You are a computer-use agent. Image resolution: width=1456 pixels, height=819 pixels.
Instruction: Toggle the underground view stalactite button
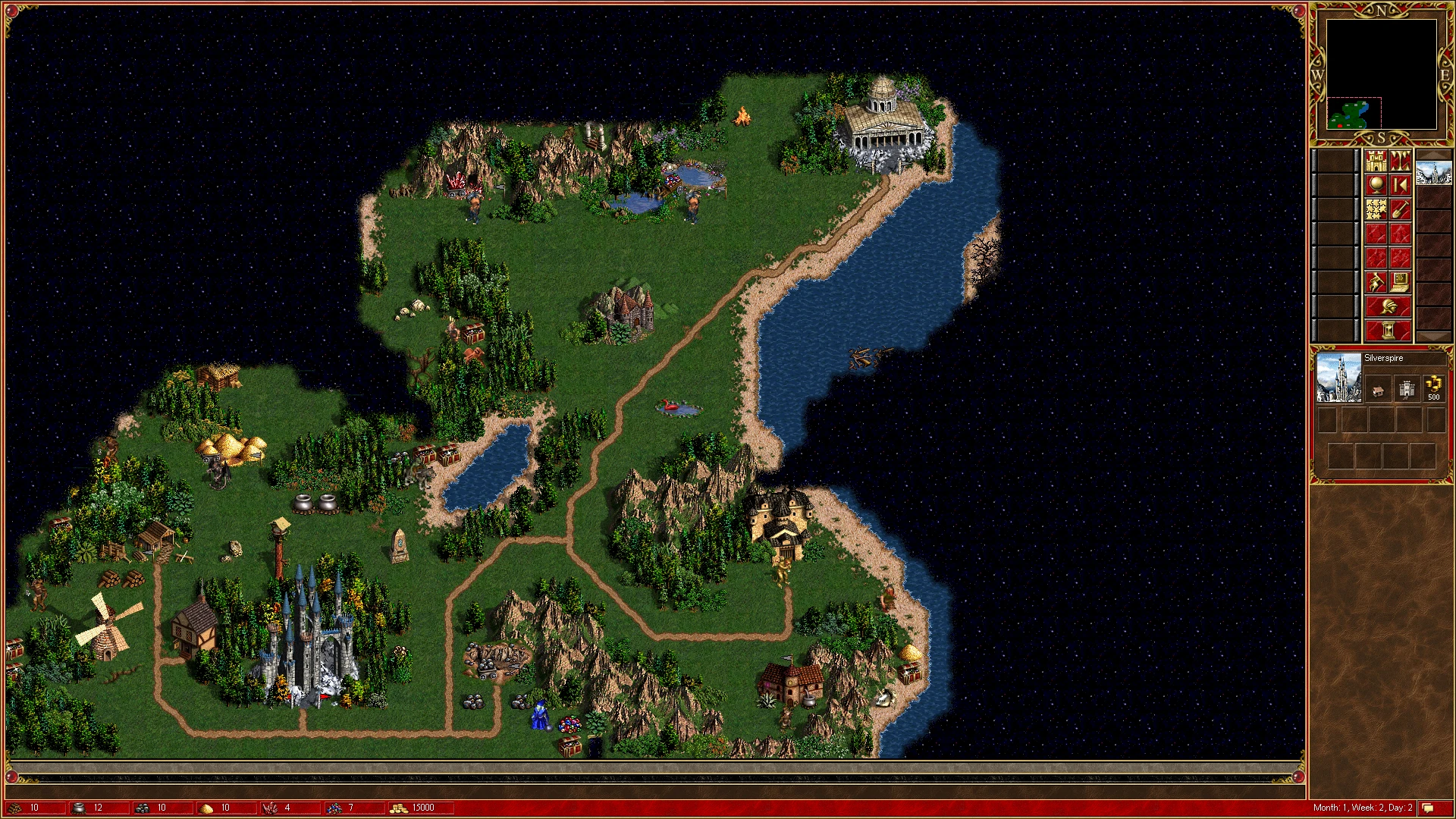(1401, 161)
